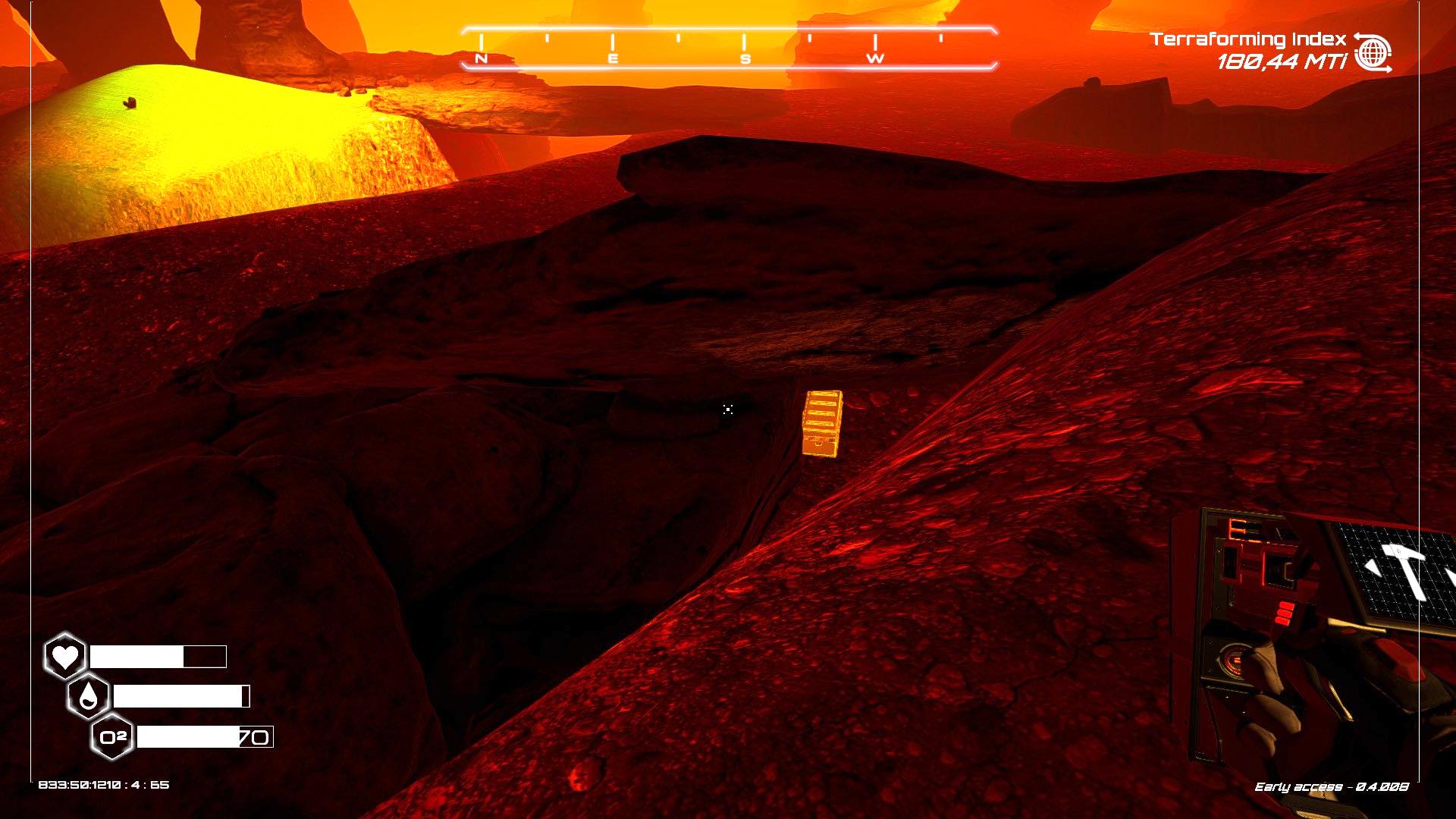Click the water droplet thirst icon
The width and height of the screenshot is (1456, 819).
click(x=88, y=696)
